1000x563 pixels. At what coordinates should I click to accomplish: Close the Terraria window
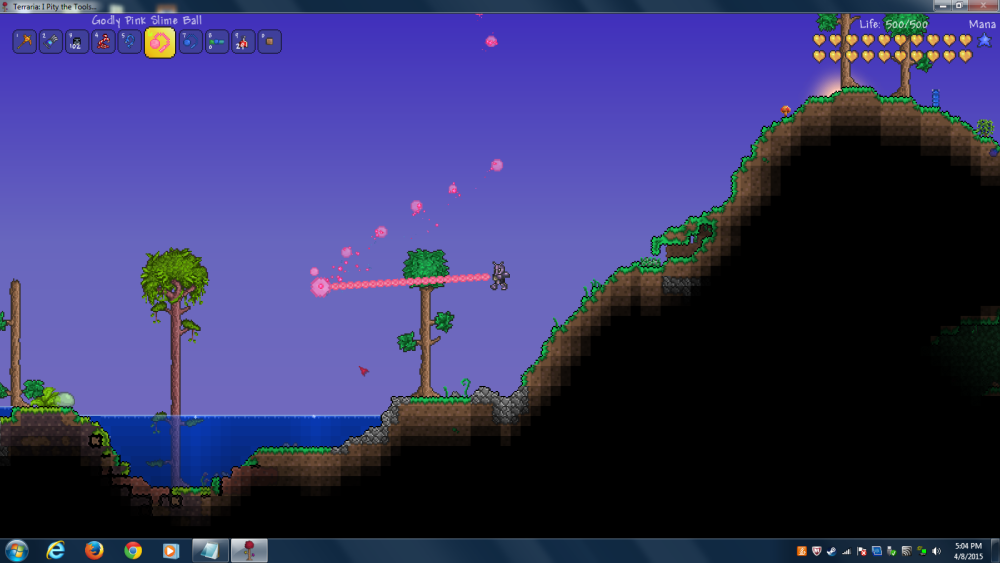pos(982,5)
